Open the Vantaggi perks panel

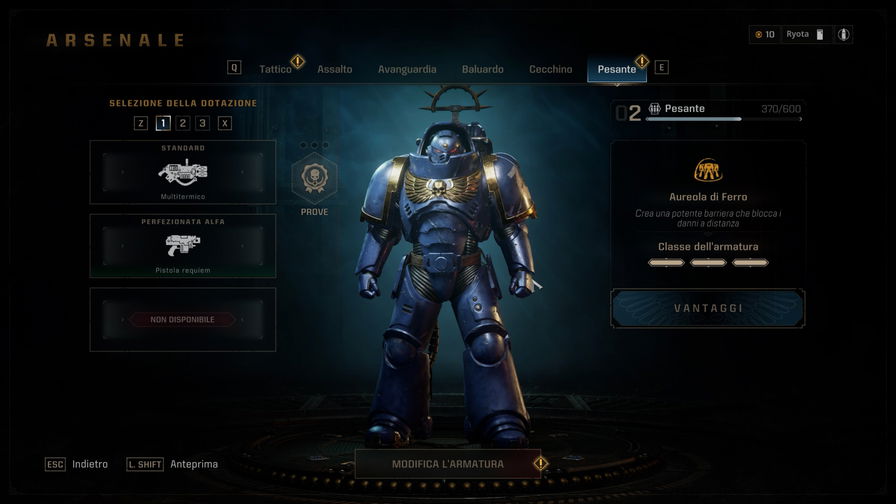[x=708, y=308]
